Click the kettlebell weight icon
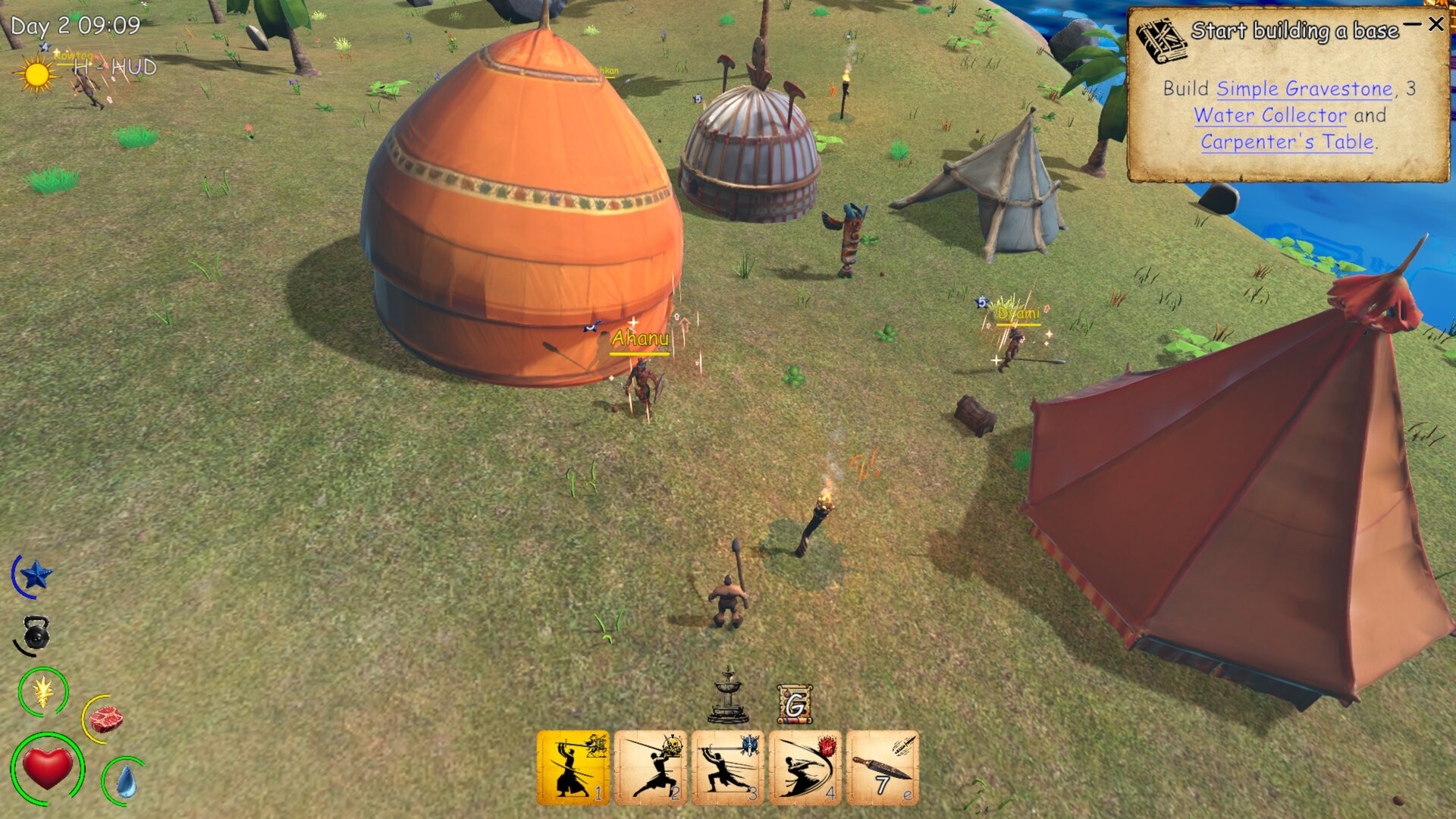Viewport: 1456px width, 819px height. [x=35, y=634]
